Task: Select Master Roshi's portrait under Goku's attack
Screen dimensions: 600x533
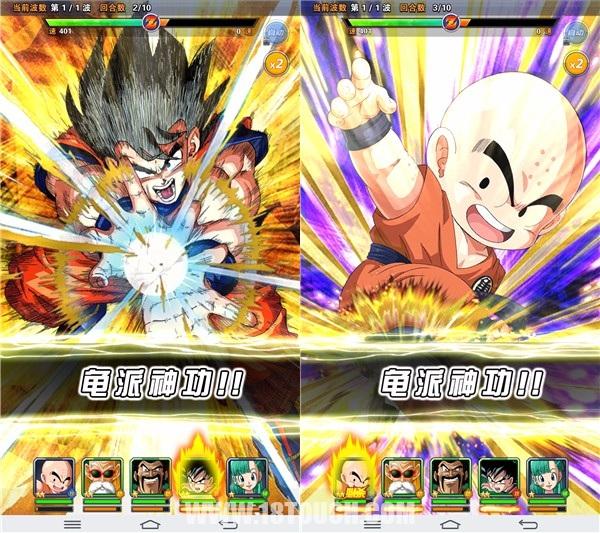Action: point(101,478)
